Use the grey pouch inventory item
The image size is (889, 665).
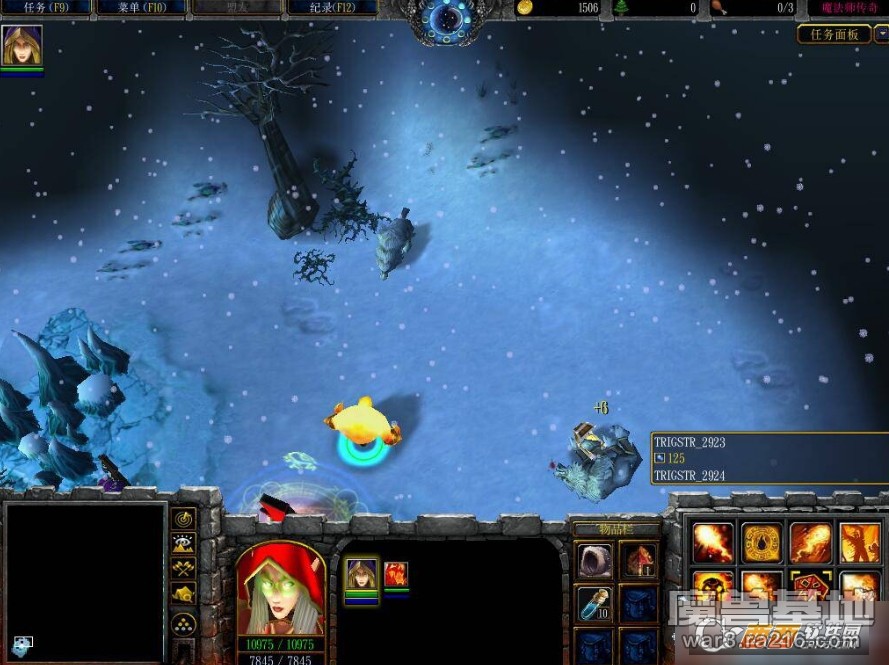pos(594,558)
